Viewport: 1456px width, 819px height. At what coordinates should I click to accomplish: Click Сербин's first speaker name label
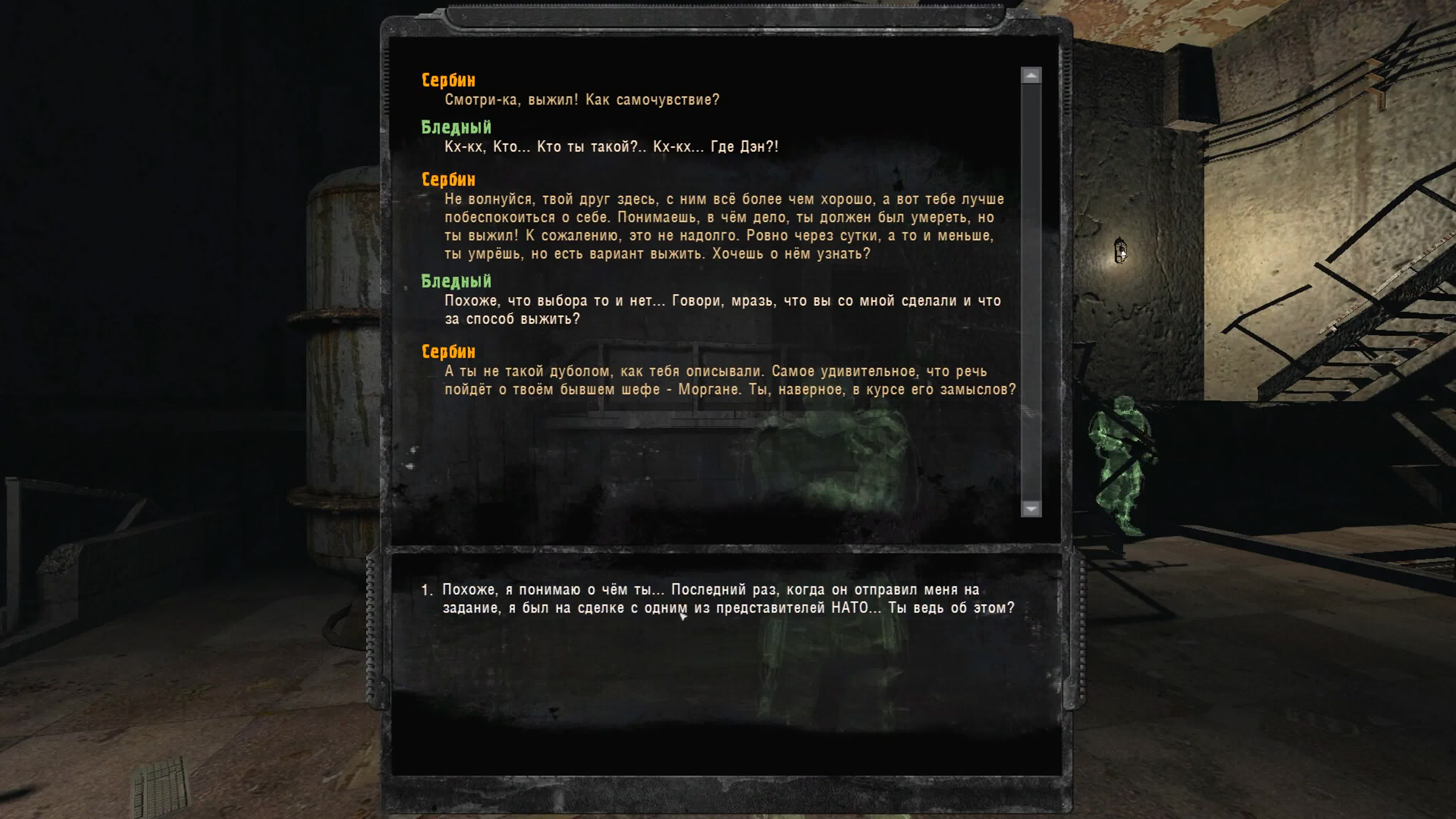[x=446, y=80]
